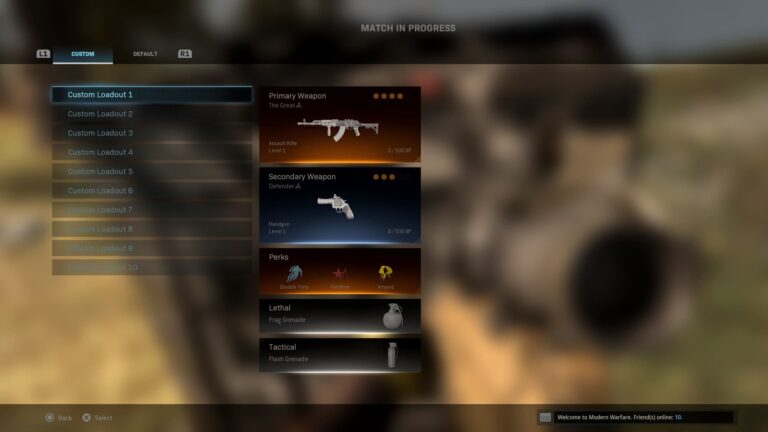Open the Welcome to Modern Warfare notification

(636, 417)
